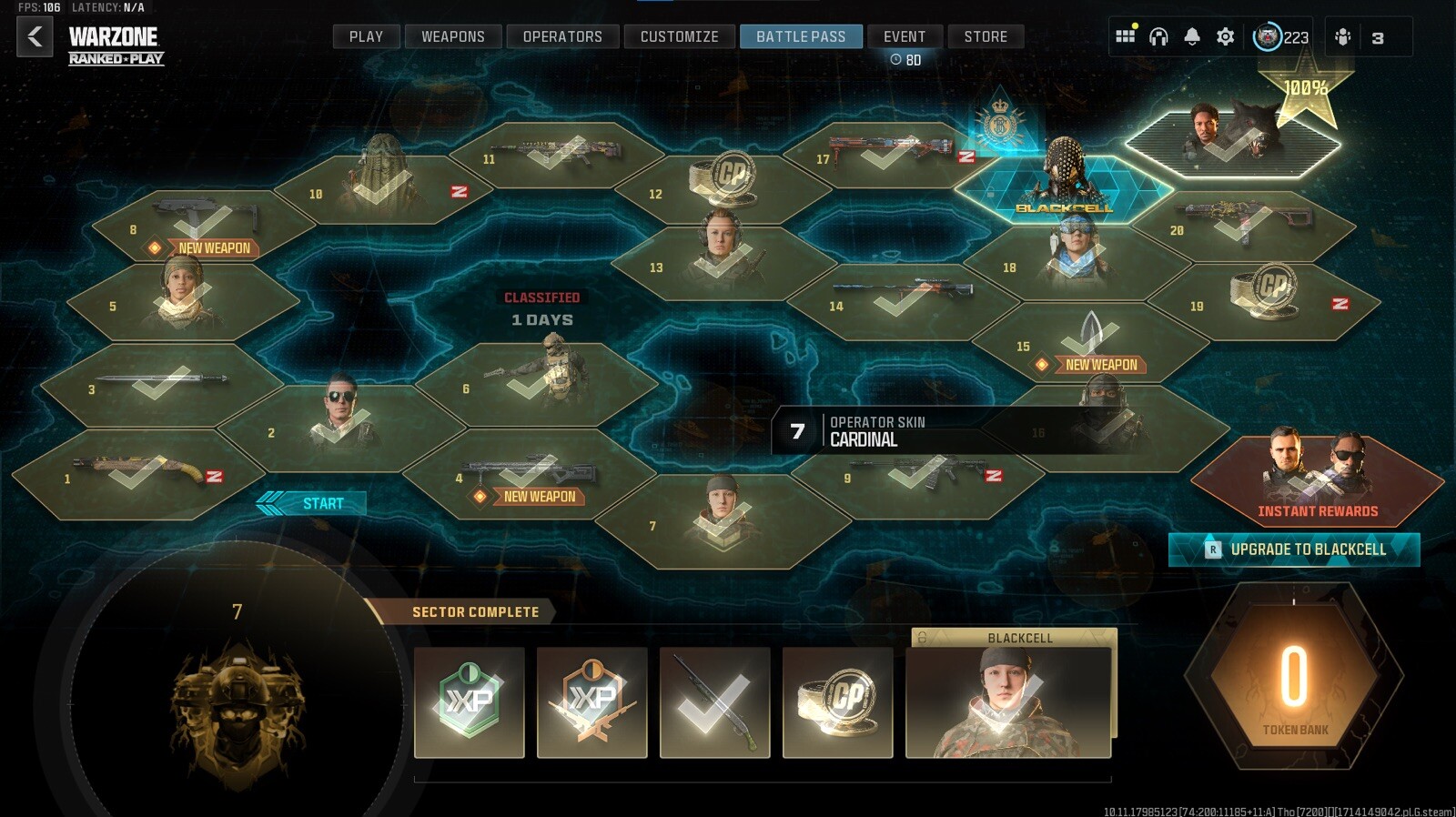This screenshot has width=1456, height=817.
Task: Open the settings gear icon
Action: tap(1226, 37)
